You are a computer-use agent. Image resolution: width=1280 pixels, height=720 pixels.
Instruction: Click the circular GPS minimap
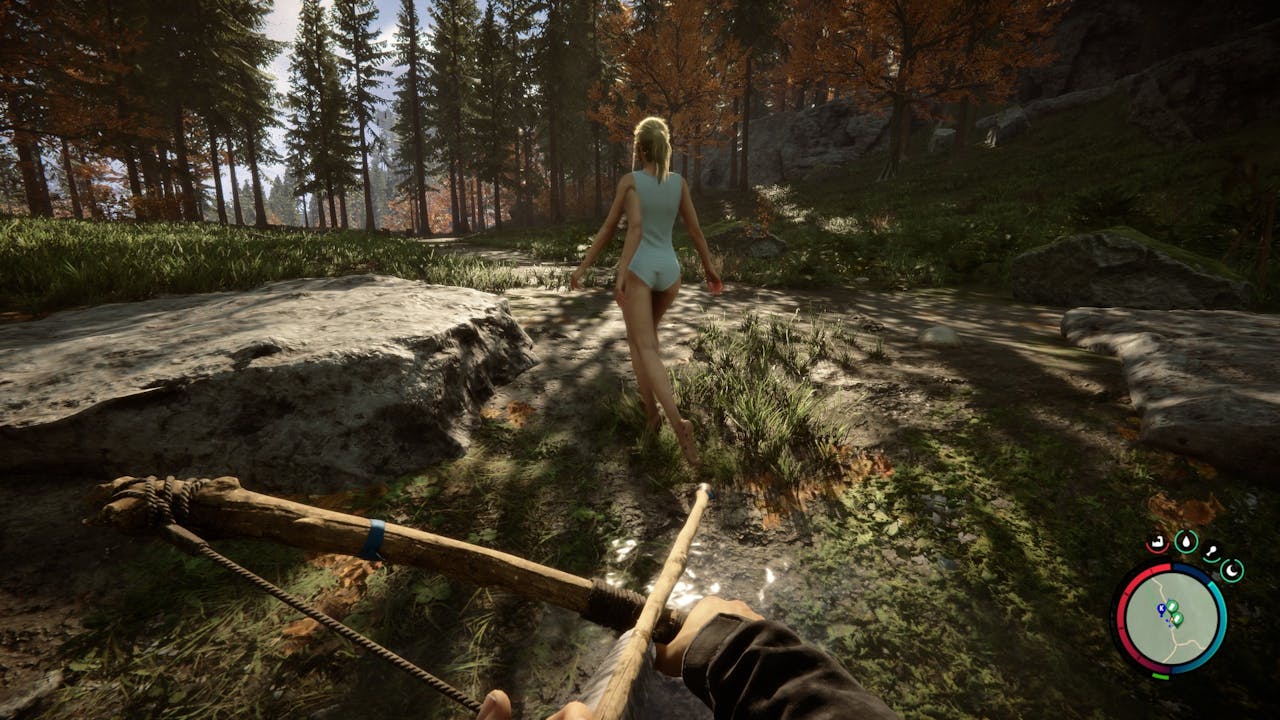[x=1168, y=617]
